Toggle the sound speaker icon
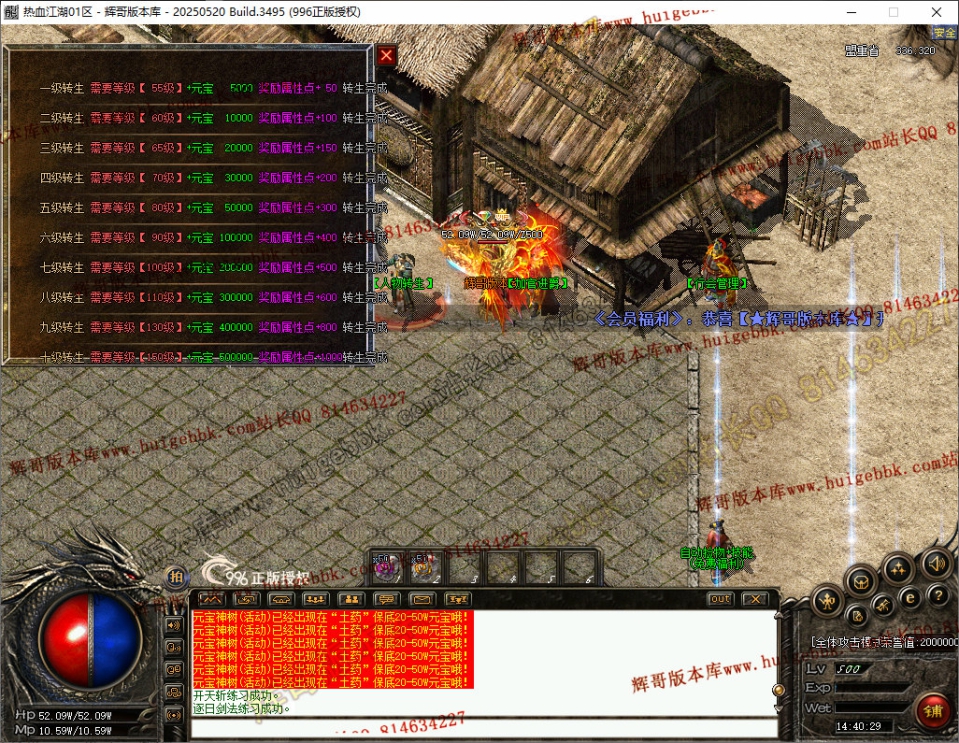Viewport: 959px width, 743px height. click(935, 562)
